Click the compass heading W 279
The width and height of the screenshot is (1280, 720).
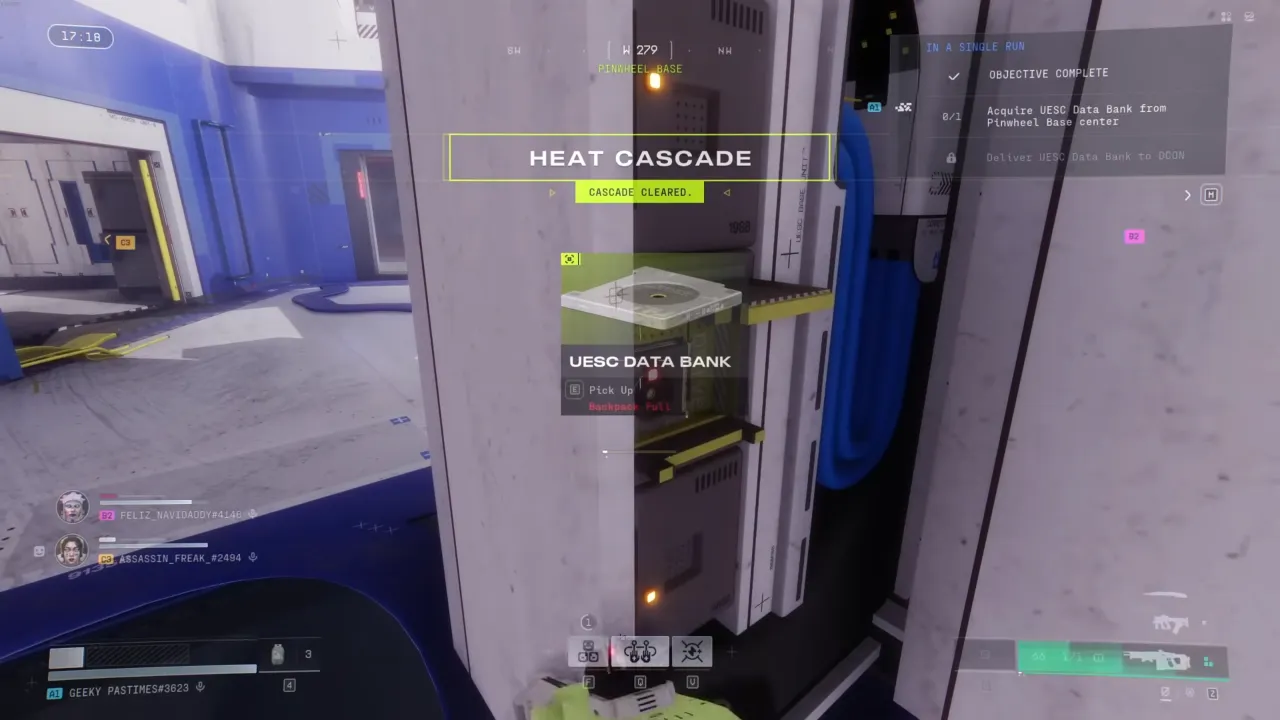640,50
